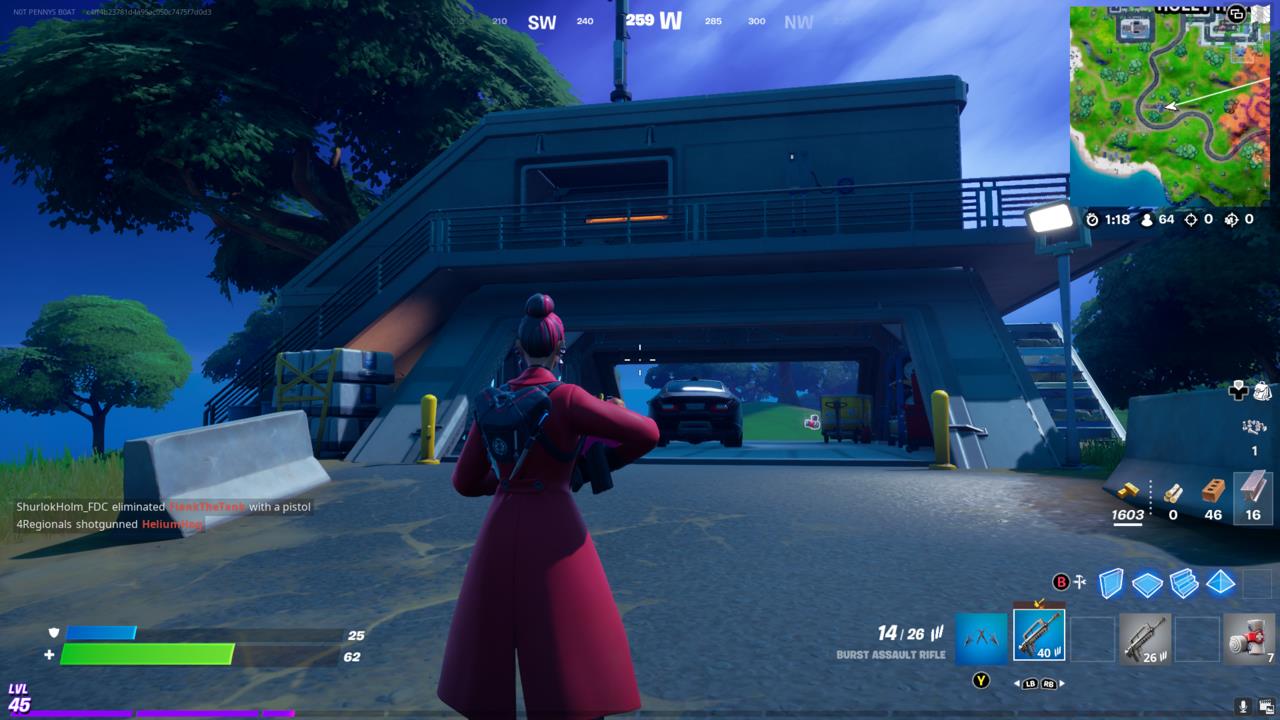
Task: Select the stairs building piece icon
Action: click(x=1182, y=584)
